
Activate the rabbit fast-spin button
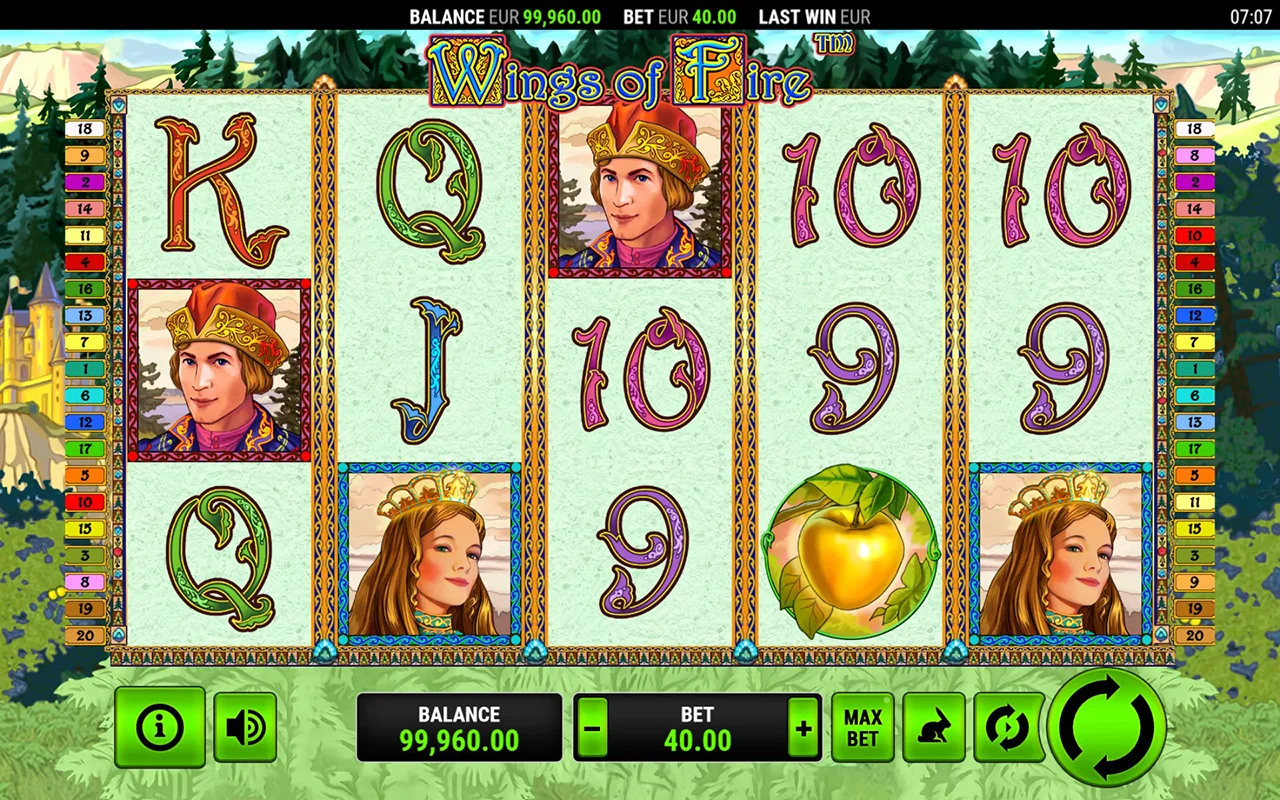tap(934, 727)
